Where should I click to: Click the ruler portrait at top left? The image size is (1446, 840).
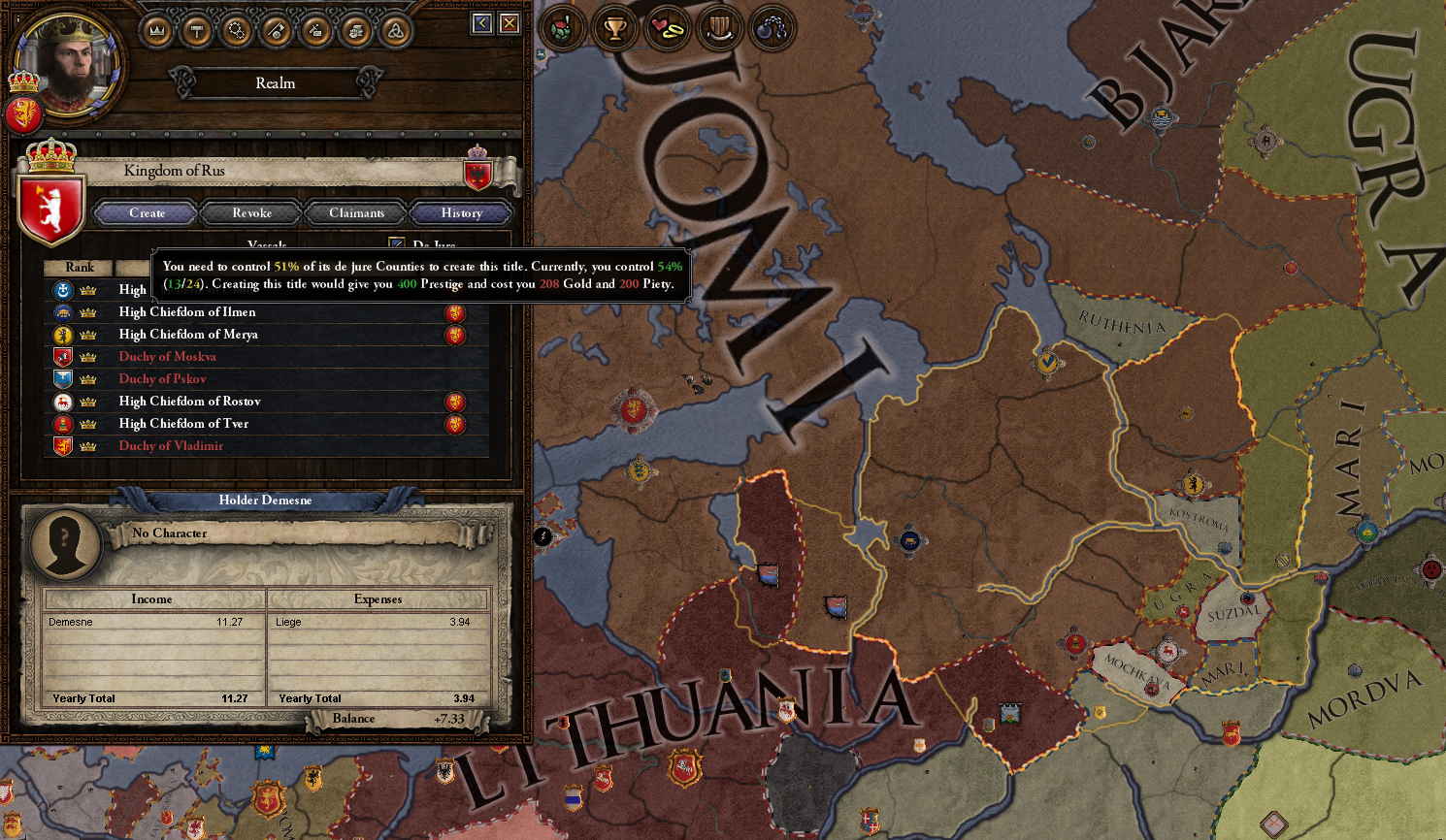pos(68,63)
